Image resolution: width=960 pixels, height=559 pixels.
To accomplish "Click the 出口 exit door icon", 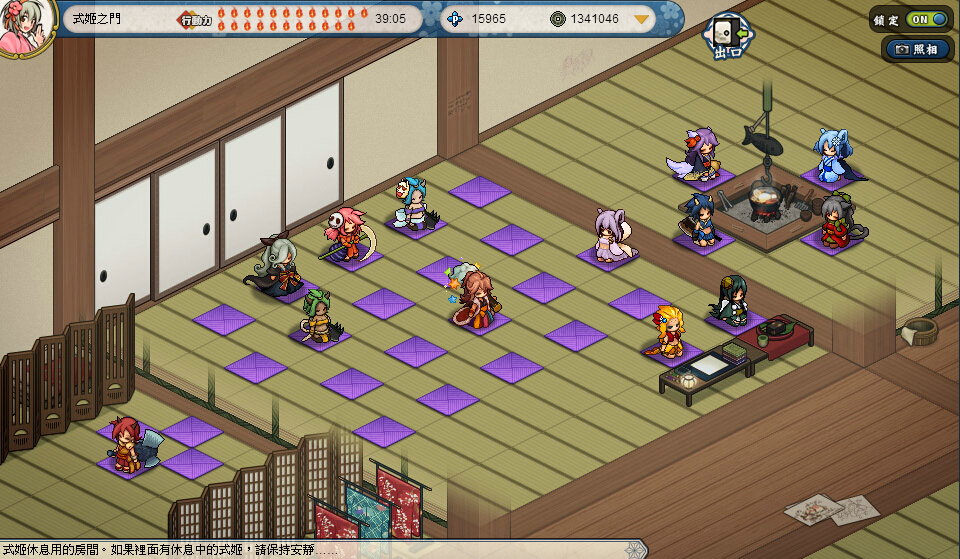I will (727, 37).
